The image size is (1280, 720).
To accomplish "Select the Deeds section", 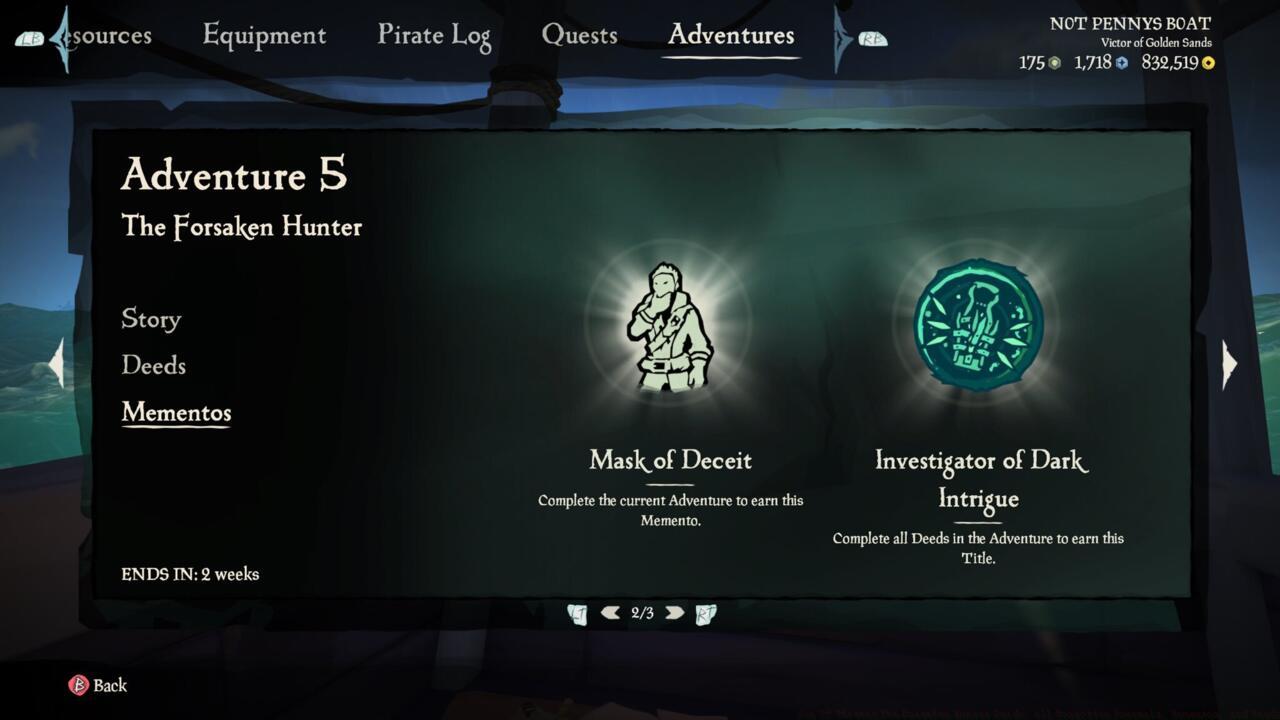I will coord(153,366).
